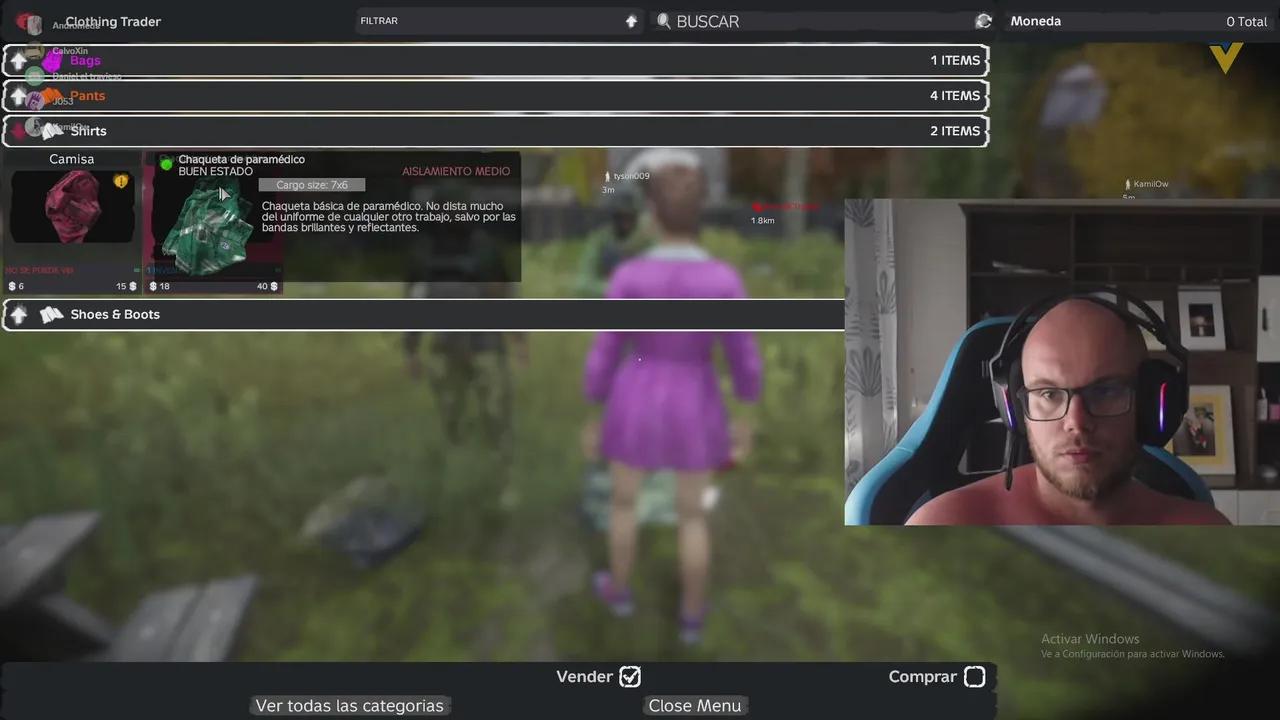1280x720 pixels.
Task: Select the Shirts category icon
Action: (x=51, y=130)
